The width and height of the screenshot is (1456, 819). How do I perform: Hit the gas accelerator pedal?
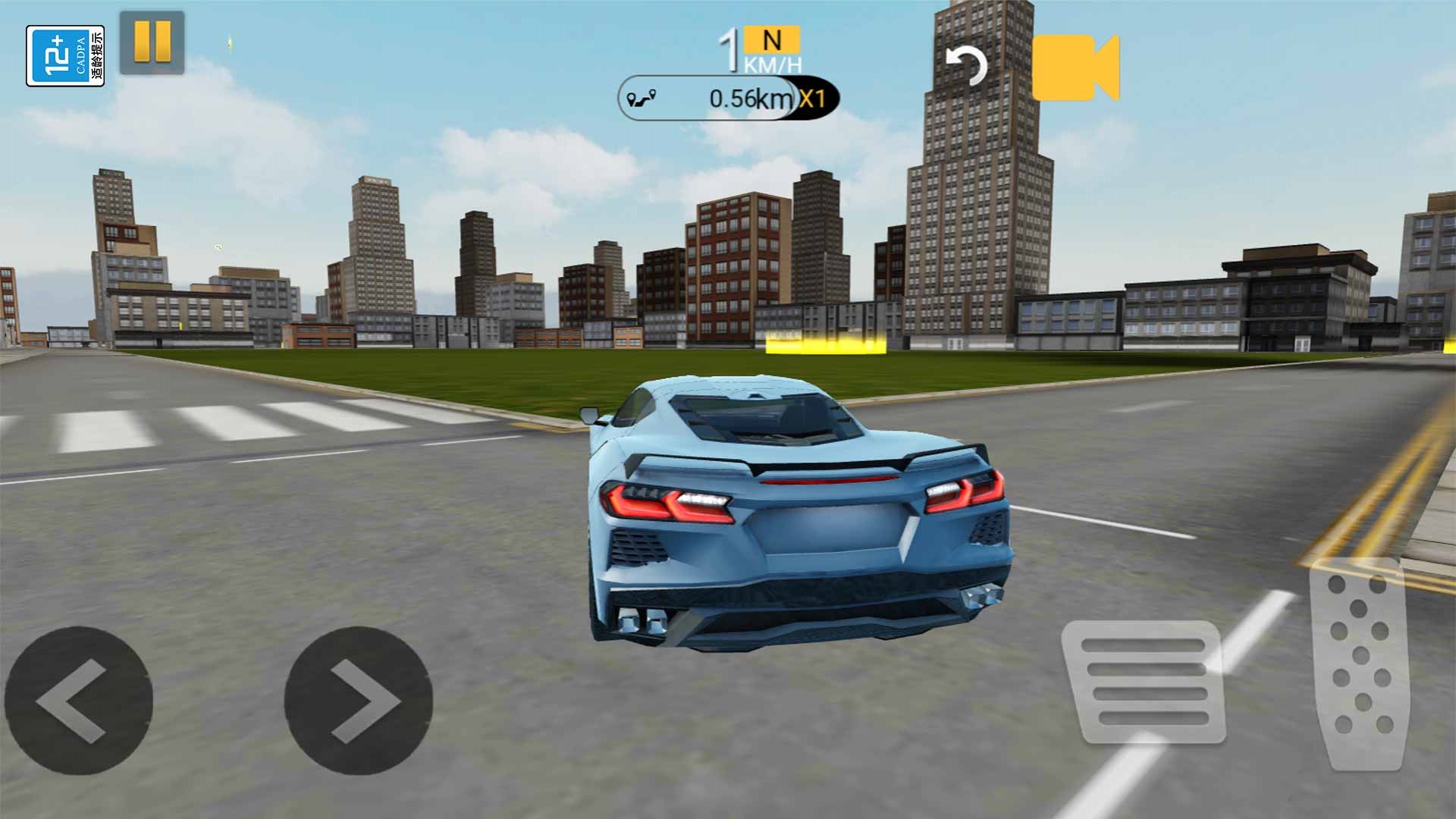[x=1360, y=663]
